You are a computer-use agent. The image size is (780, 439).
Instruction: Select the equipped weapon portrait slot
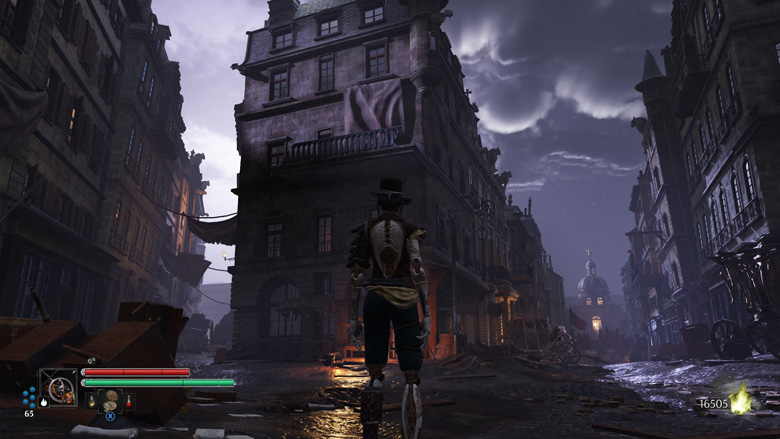point(58,388)
